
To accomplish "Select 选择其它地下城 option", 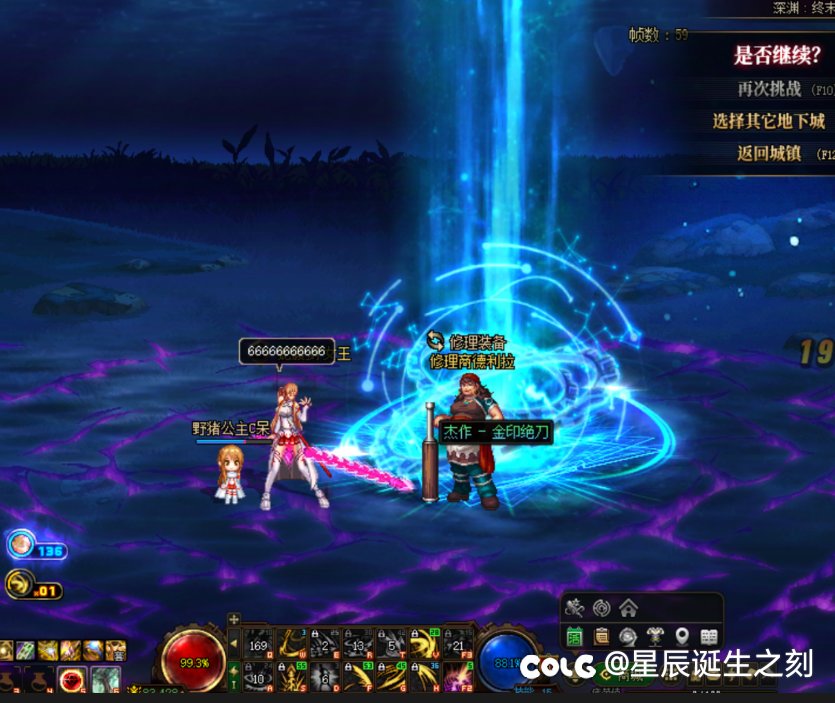I will [768, 121].
